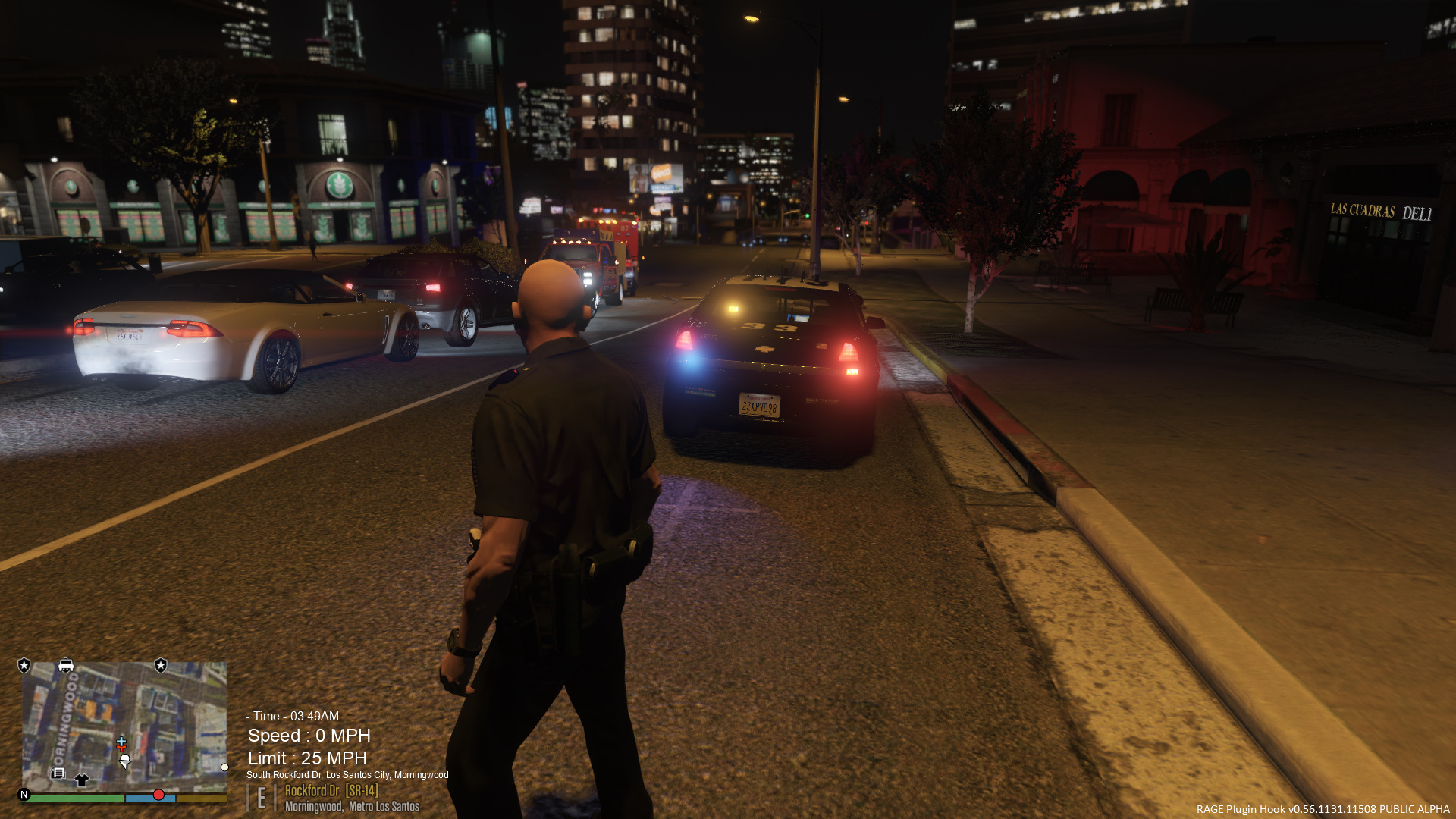The height and width of the screenshot is (819, 1456).
Task: Click the newspaper-style marker on minimap
Action: tap(58, 773)
